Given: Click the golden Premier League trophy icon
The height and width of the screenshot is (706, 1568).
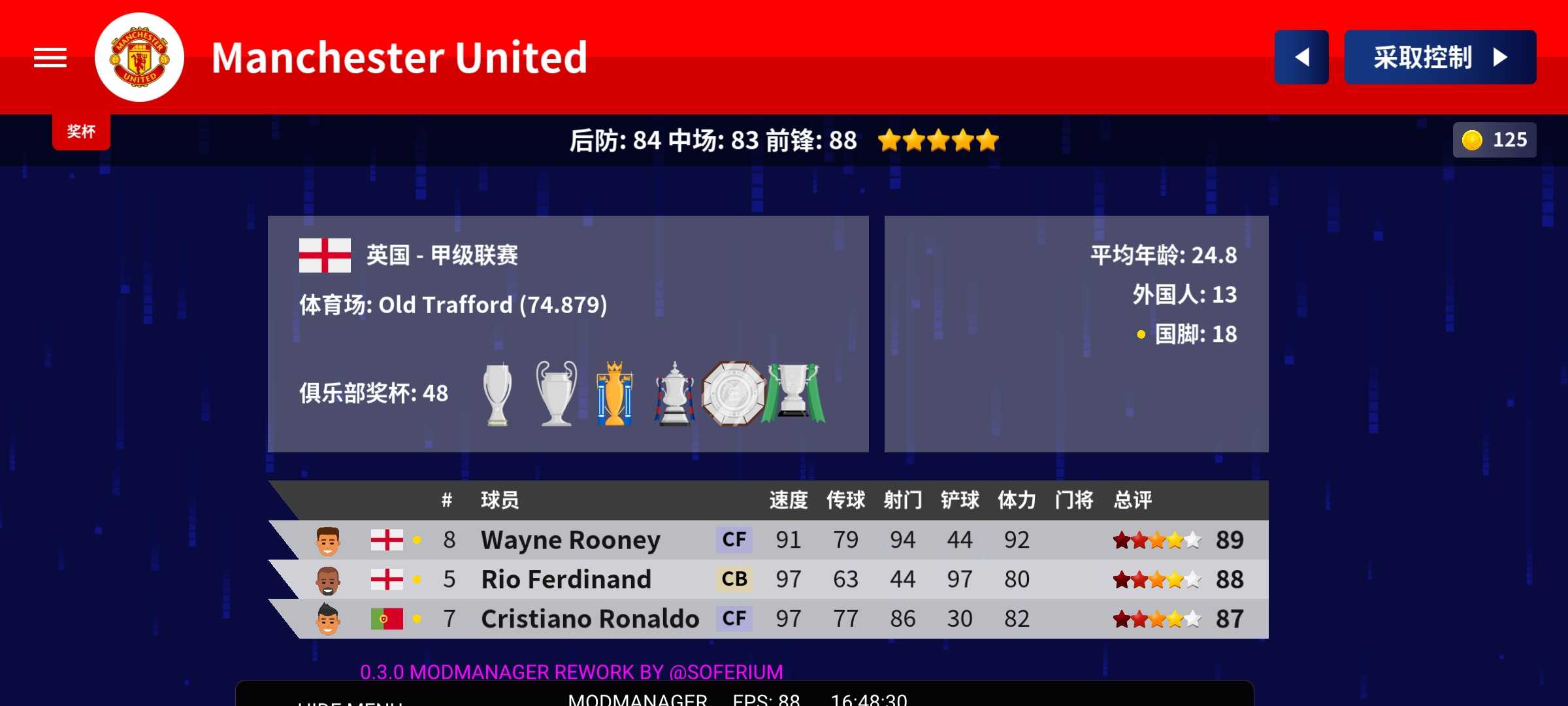Looking at the screenshot, I should click(x=614, y=394).
